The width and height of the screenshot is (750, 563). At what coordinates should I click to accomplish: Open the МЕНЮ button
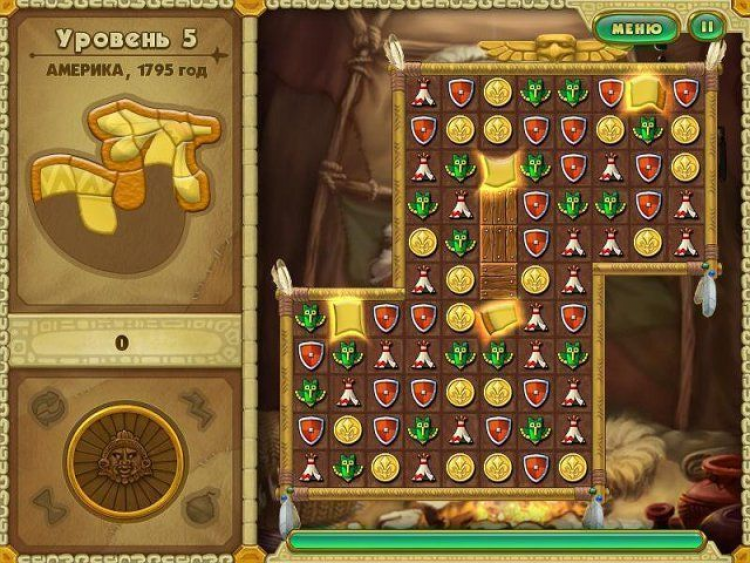point(636,28)
